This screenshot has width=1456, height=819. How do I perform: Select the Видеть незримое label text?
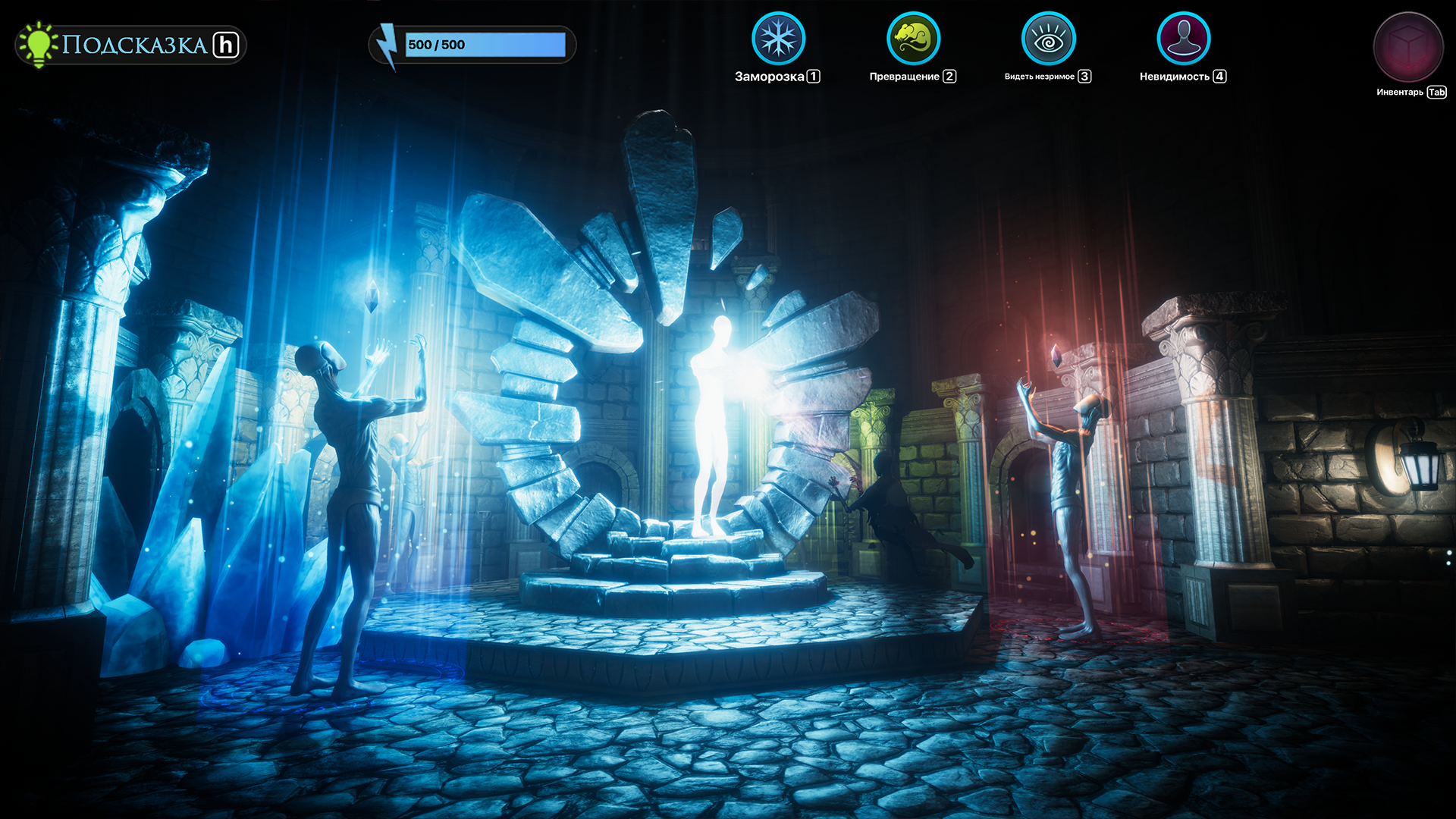pos(1039,76)
